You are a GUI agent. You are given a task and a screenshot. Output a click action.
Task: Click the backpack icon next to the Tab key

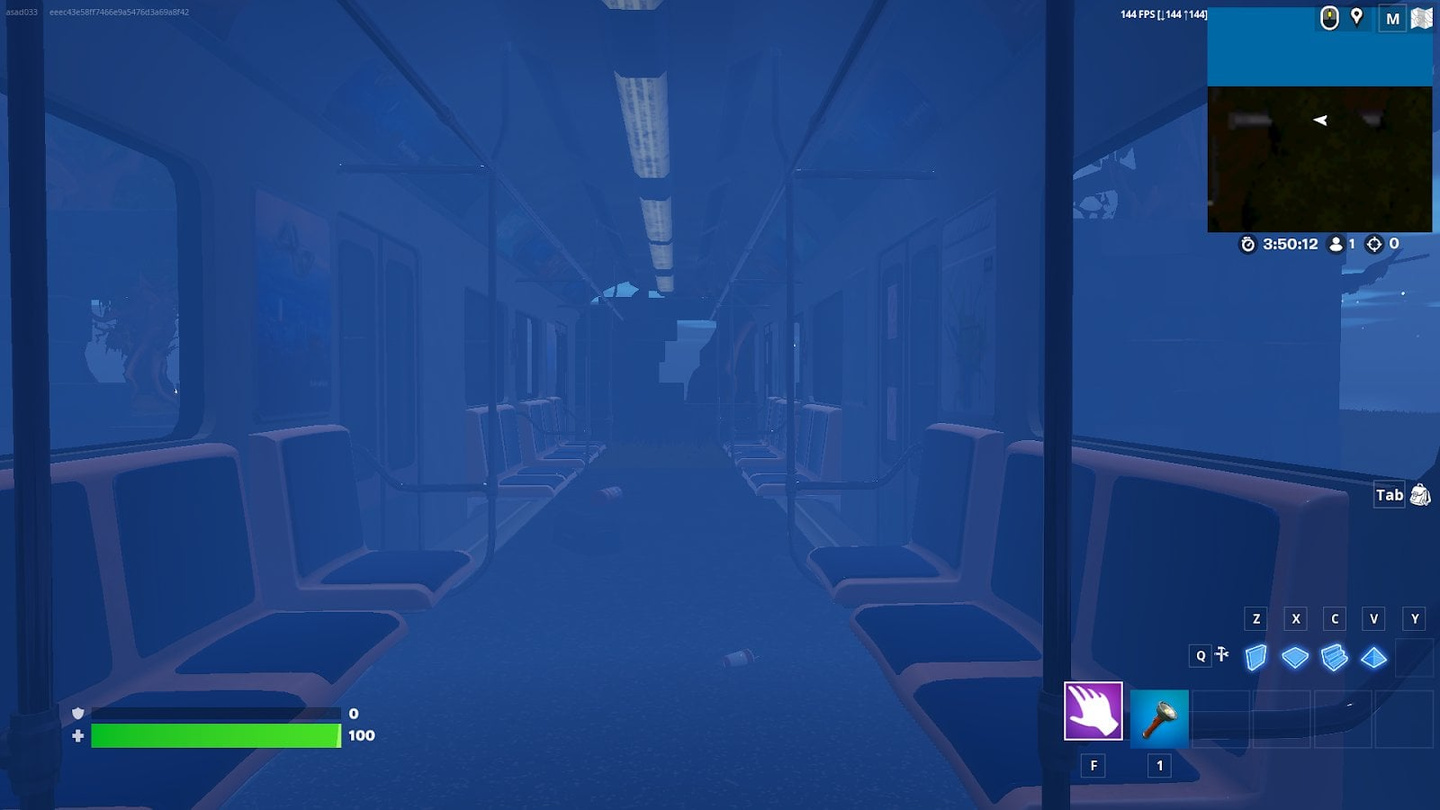pos(1419,493)
